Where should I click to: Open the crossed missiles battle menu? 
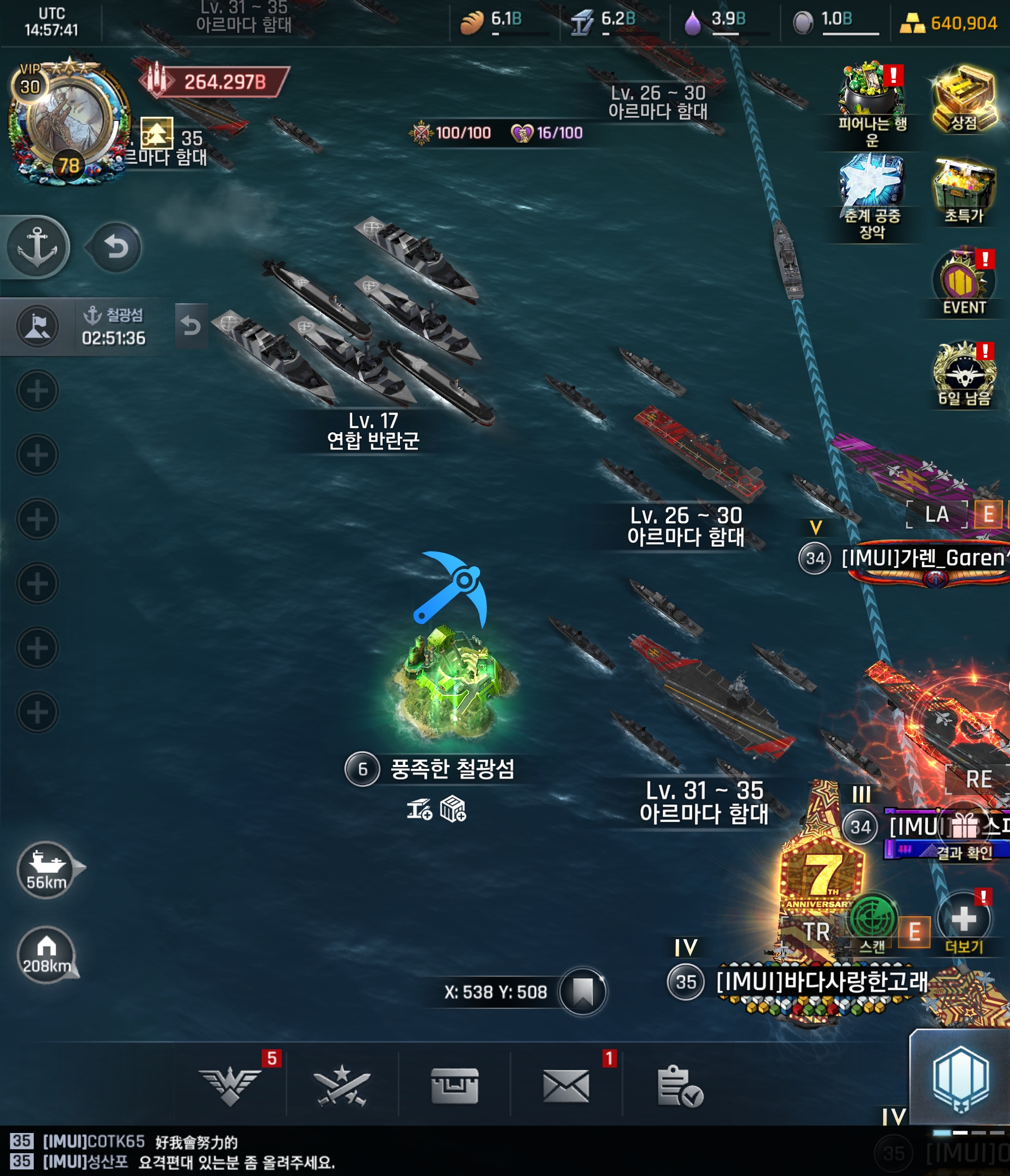coord(343,1085)
